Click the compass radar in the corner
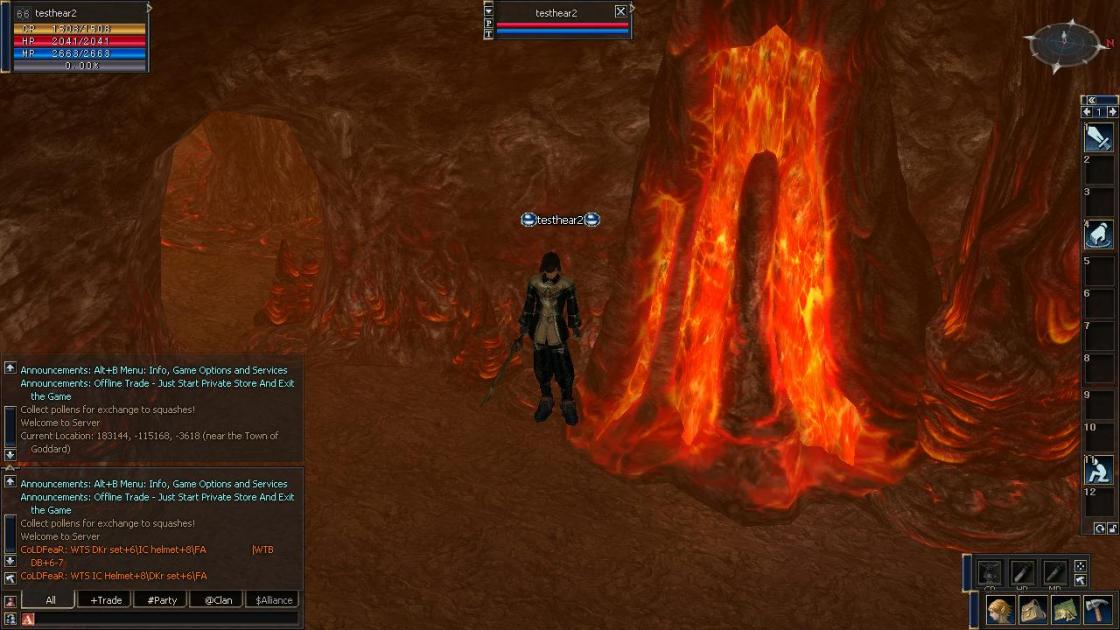Image resolution: width=1120 pixels, height=630 pixels. 1065,43
